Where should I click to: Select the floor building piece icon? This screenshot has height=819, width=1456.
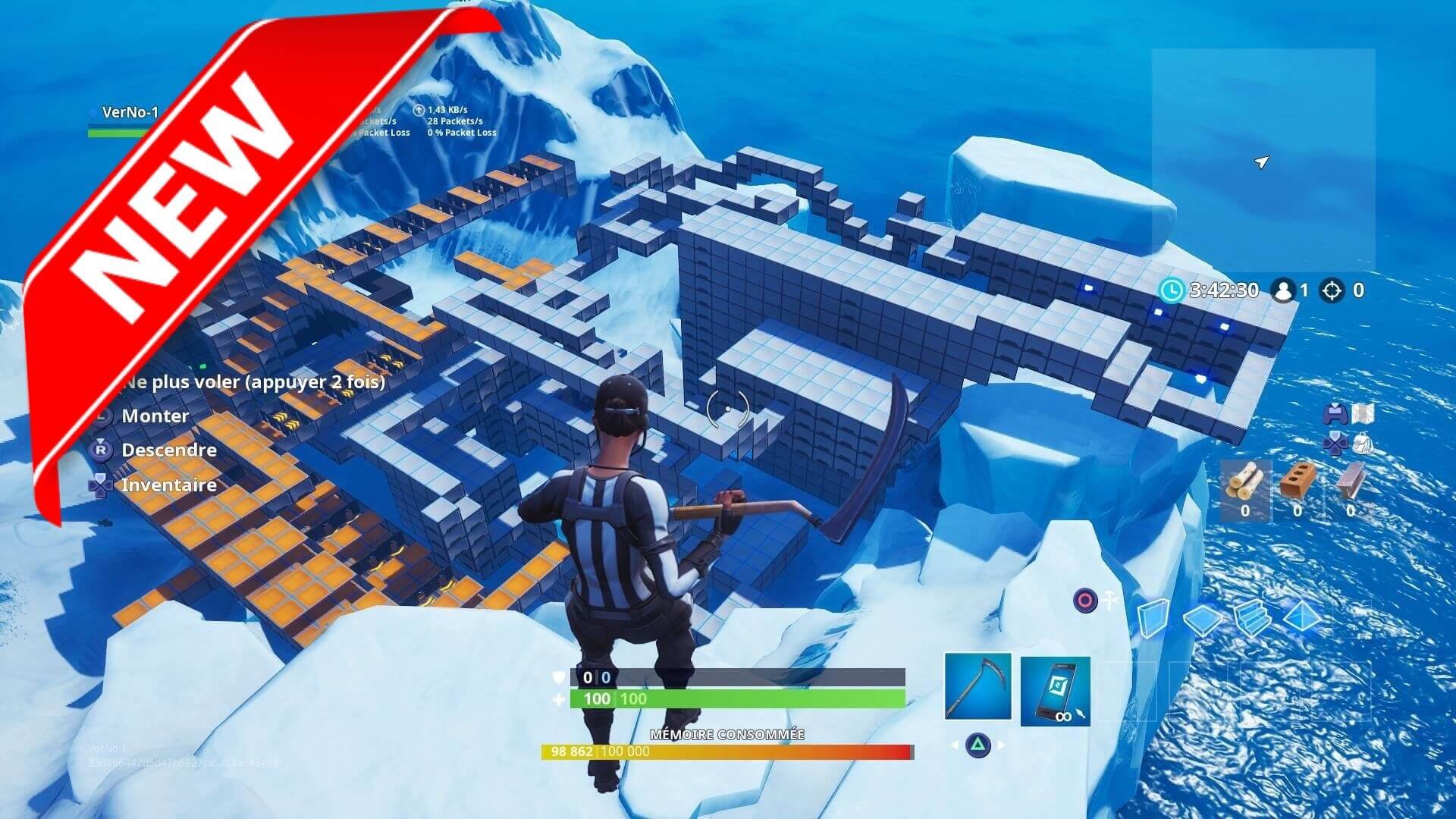click(x=1202, y=619)
